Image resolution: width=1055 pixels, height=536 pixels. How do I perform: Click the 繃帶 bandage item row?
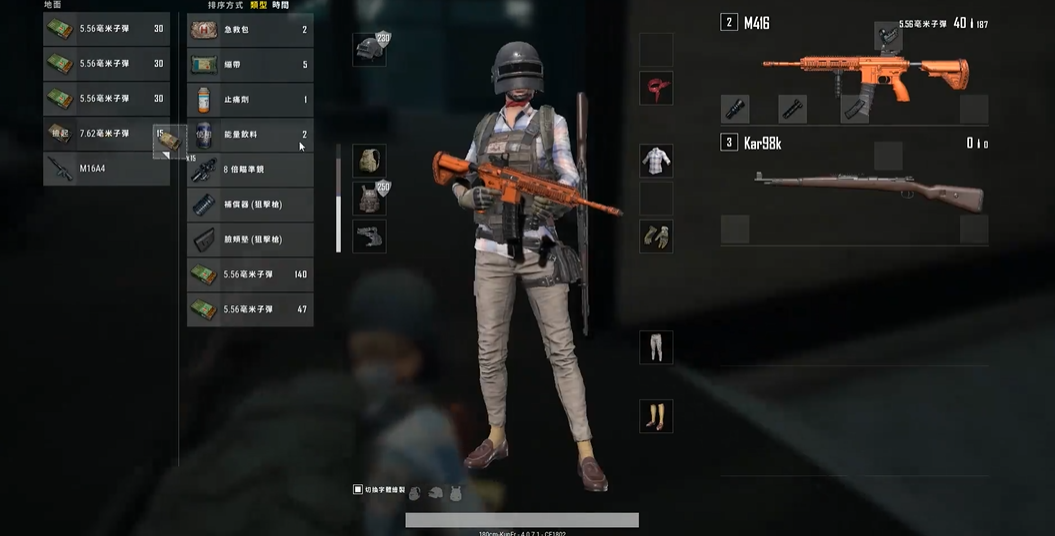point(250,65)
